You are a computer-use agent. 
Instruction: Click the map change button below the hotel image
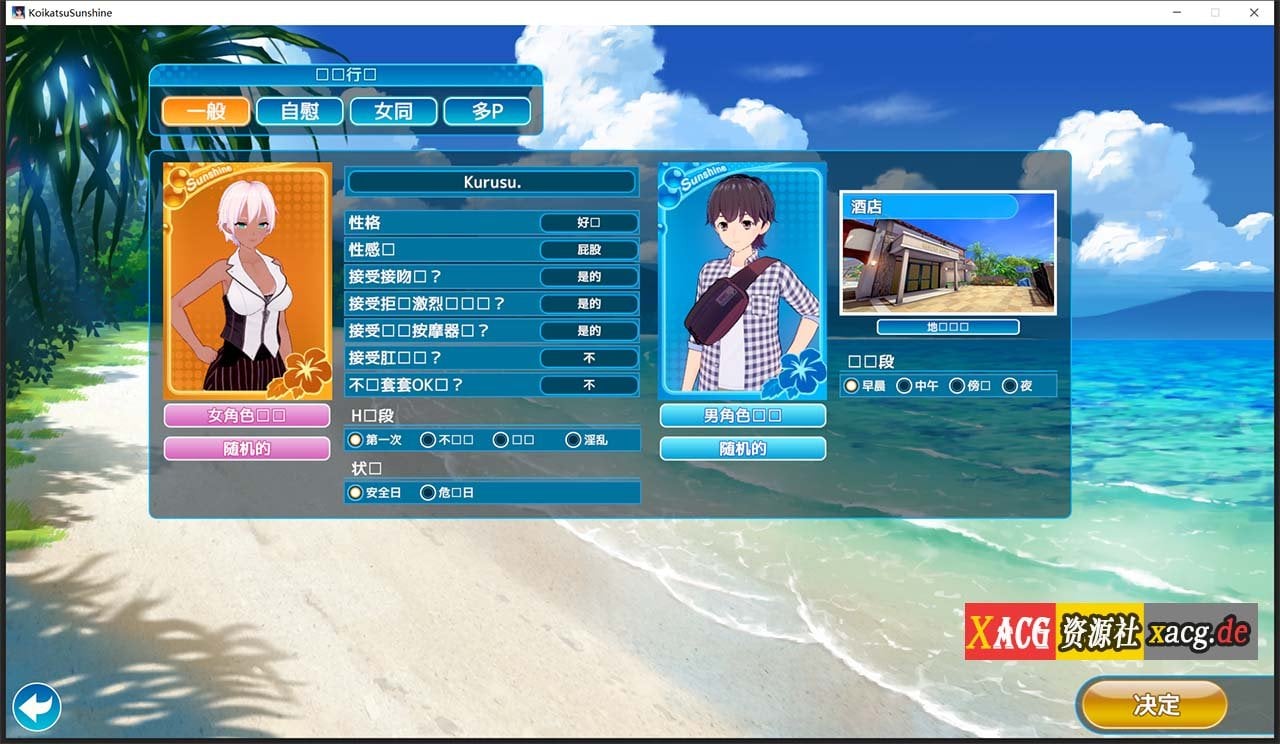(946, 326)
